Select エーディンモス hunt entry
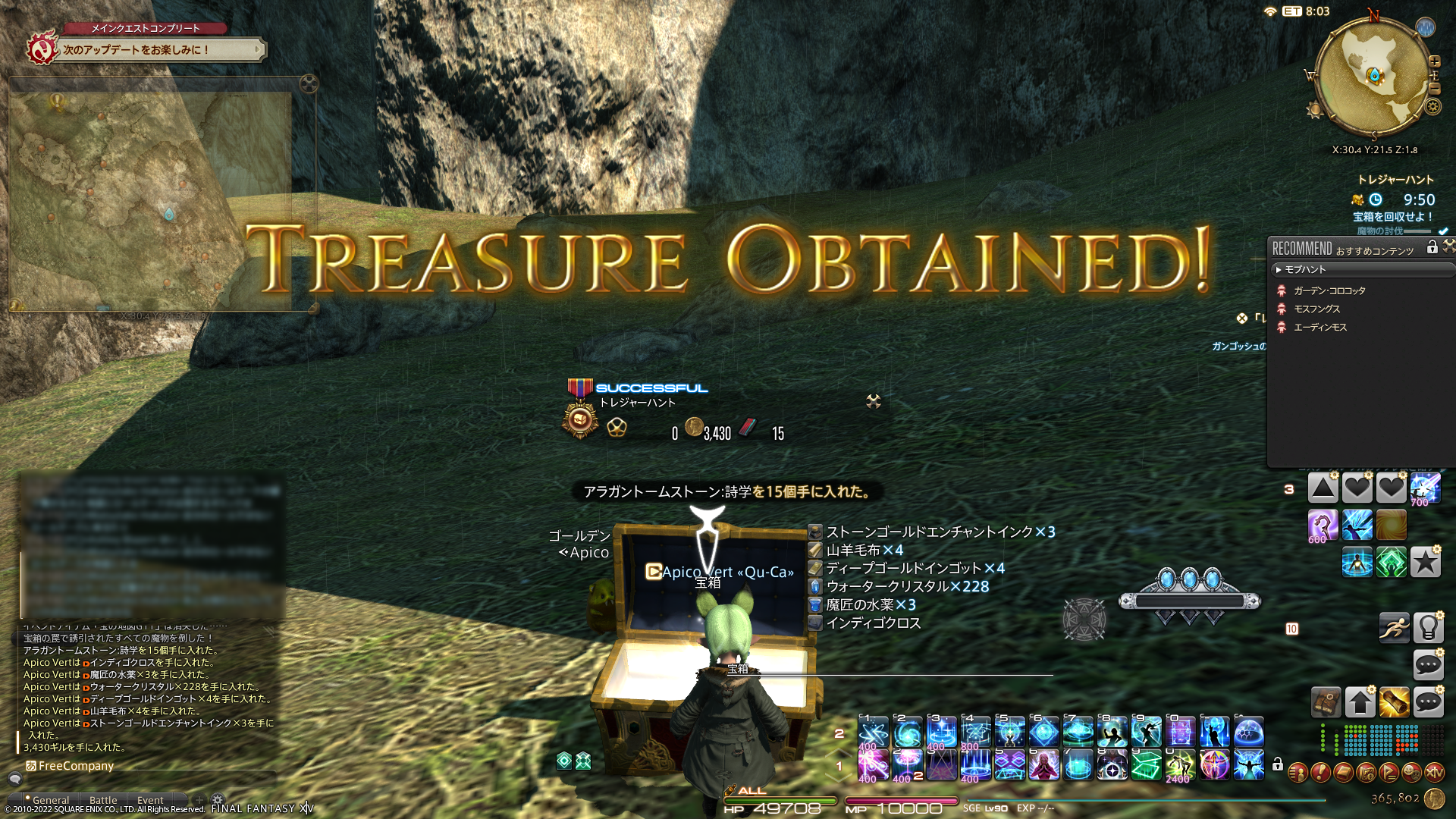The height and width of the screenshot is (819, 1456). point(1320,327)
